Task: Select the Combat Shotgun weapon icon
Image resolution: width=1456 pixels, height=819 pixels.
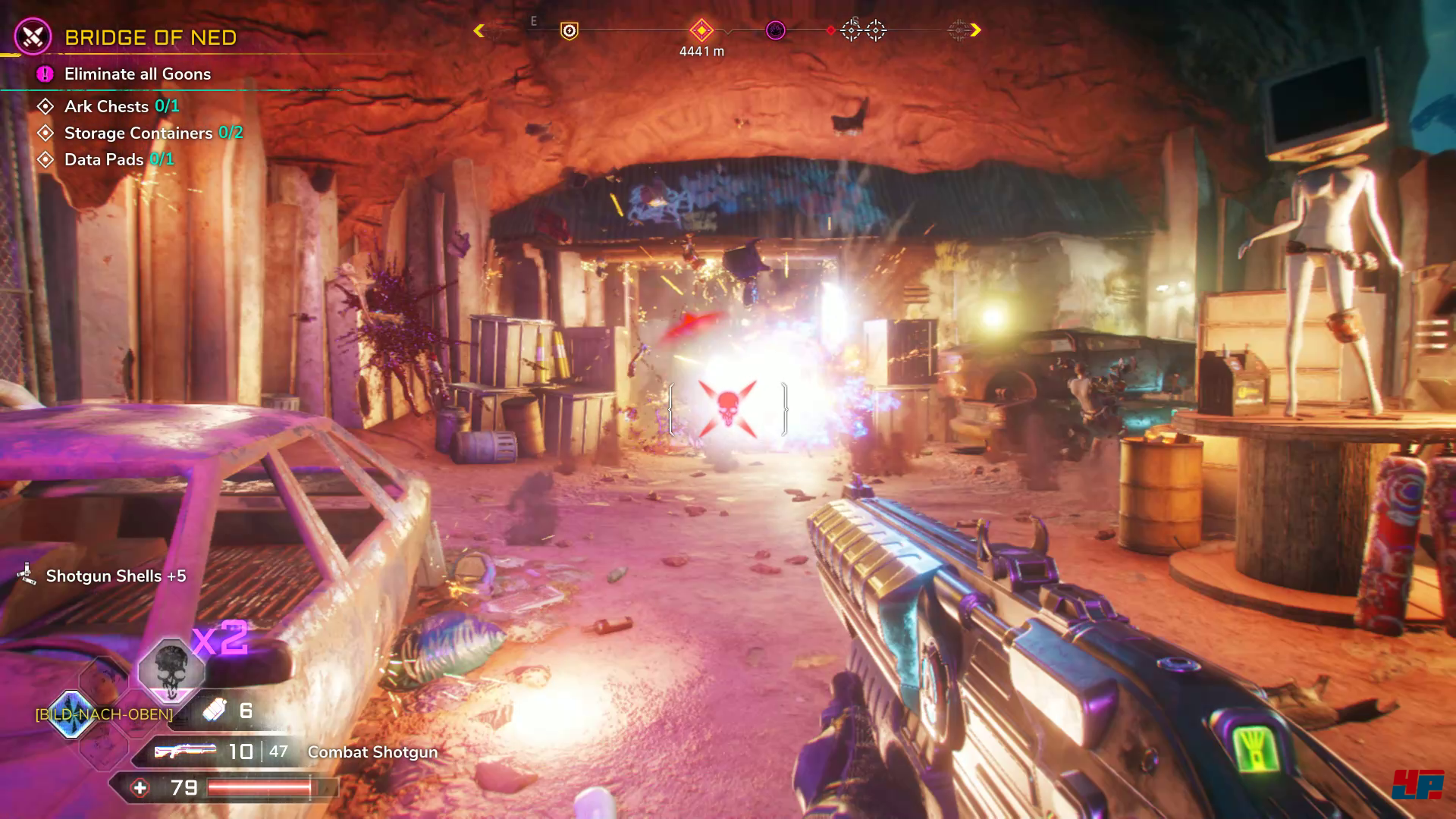Action: coord(185,752)
